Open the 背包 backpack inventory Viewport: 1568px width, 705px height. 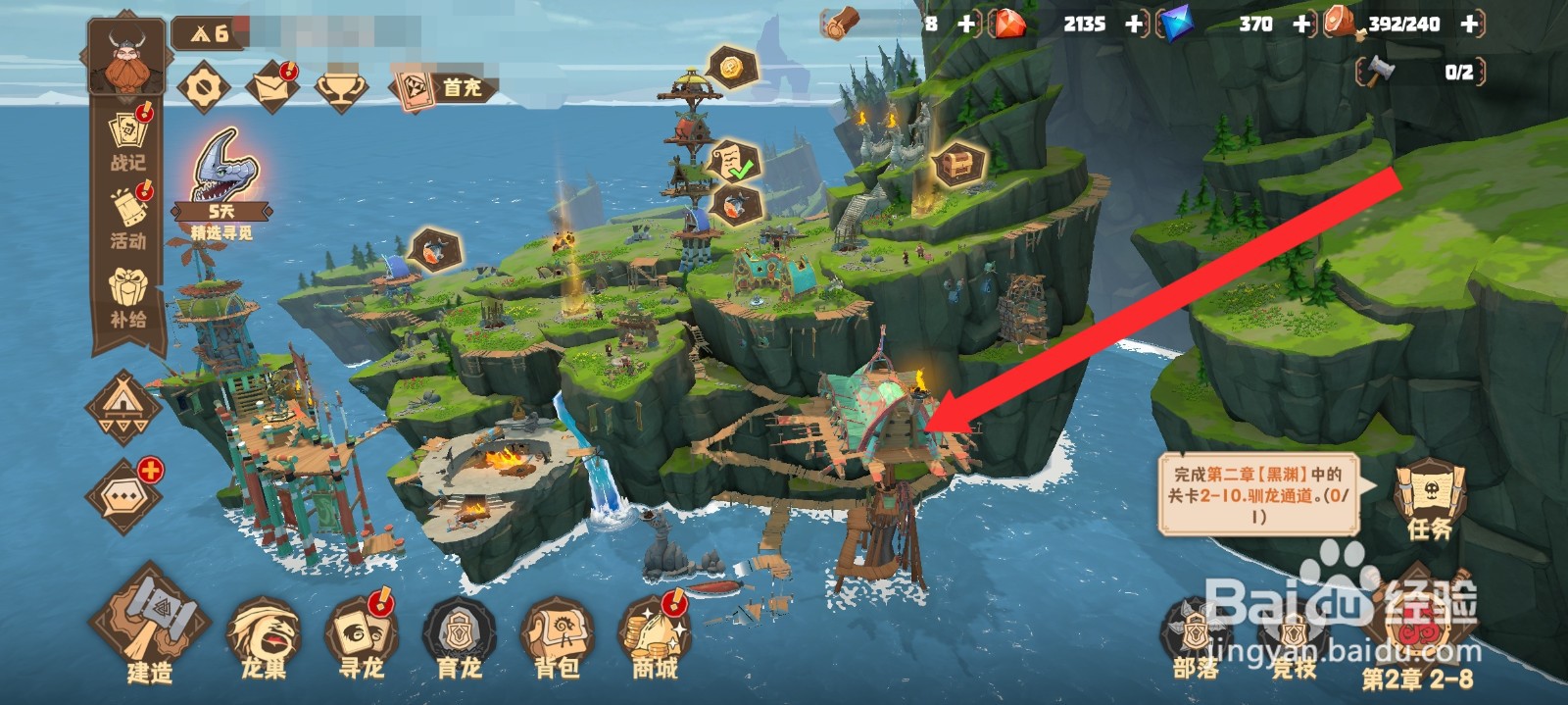pos(557,637)
